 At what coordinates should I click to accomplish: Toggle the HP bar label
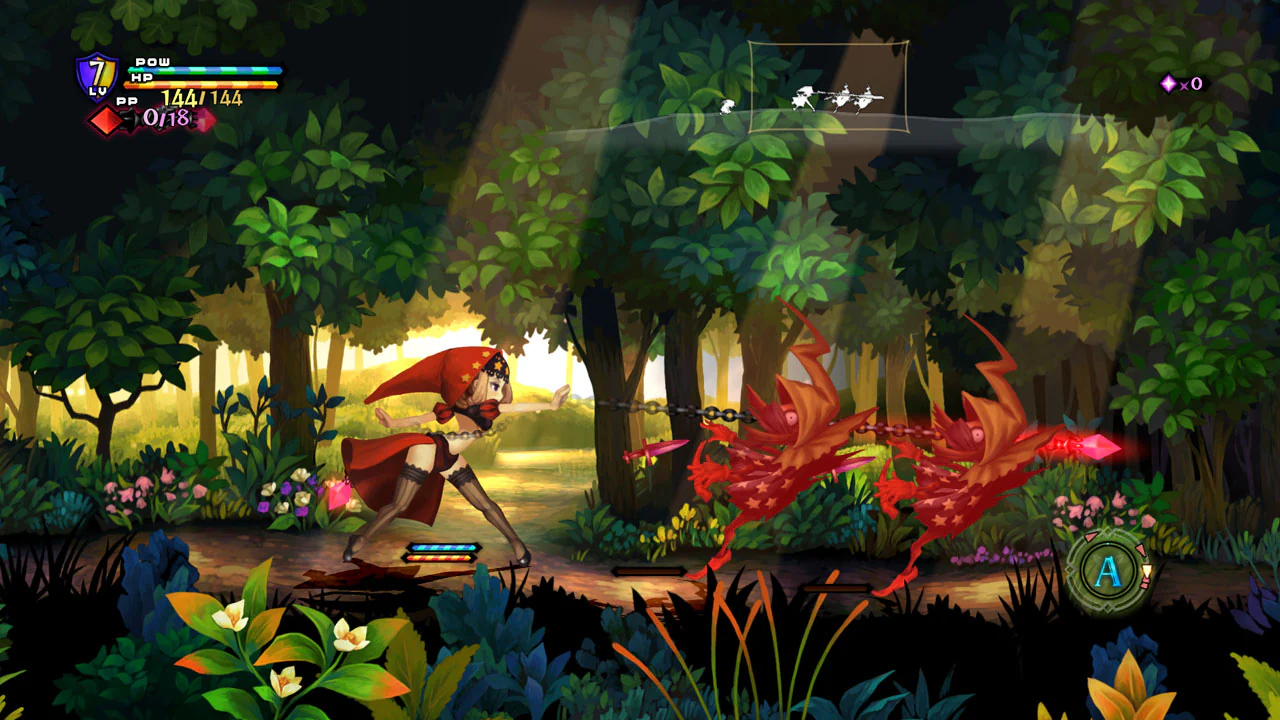[142, 78]
